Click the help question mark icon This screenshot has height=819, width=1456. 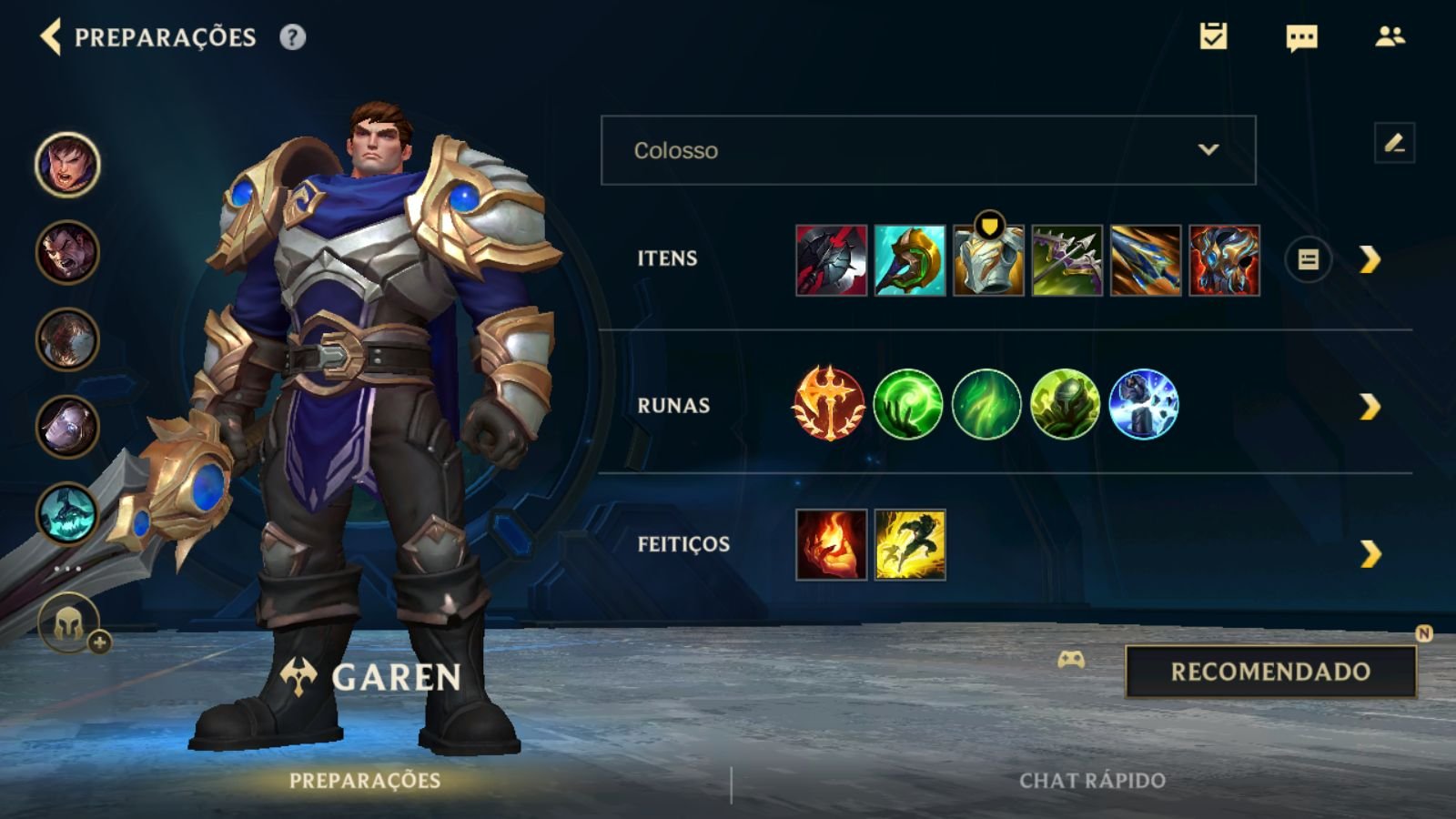(x=289, y=38)
